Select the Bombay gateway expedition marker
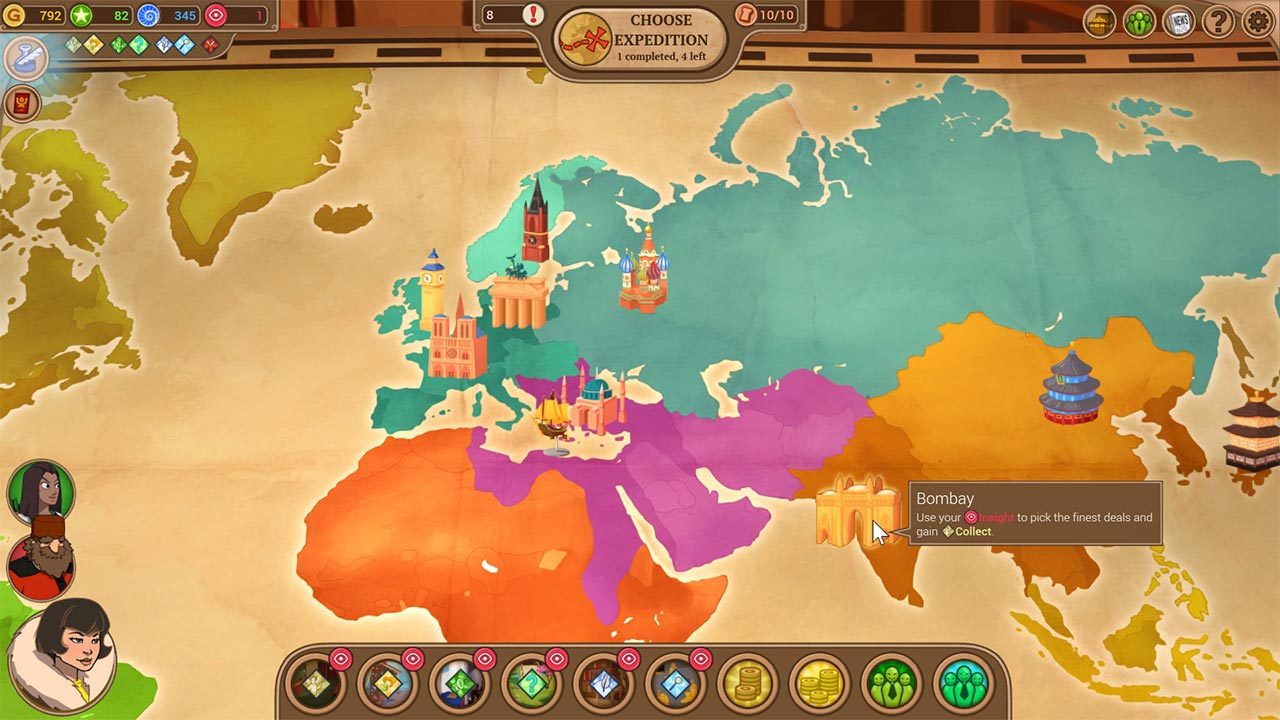1280x720 pixels. click(x=857, y=512)
